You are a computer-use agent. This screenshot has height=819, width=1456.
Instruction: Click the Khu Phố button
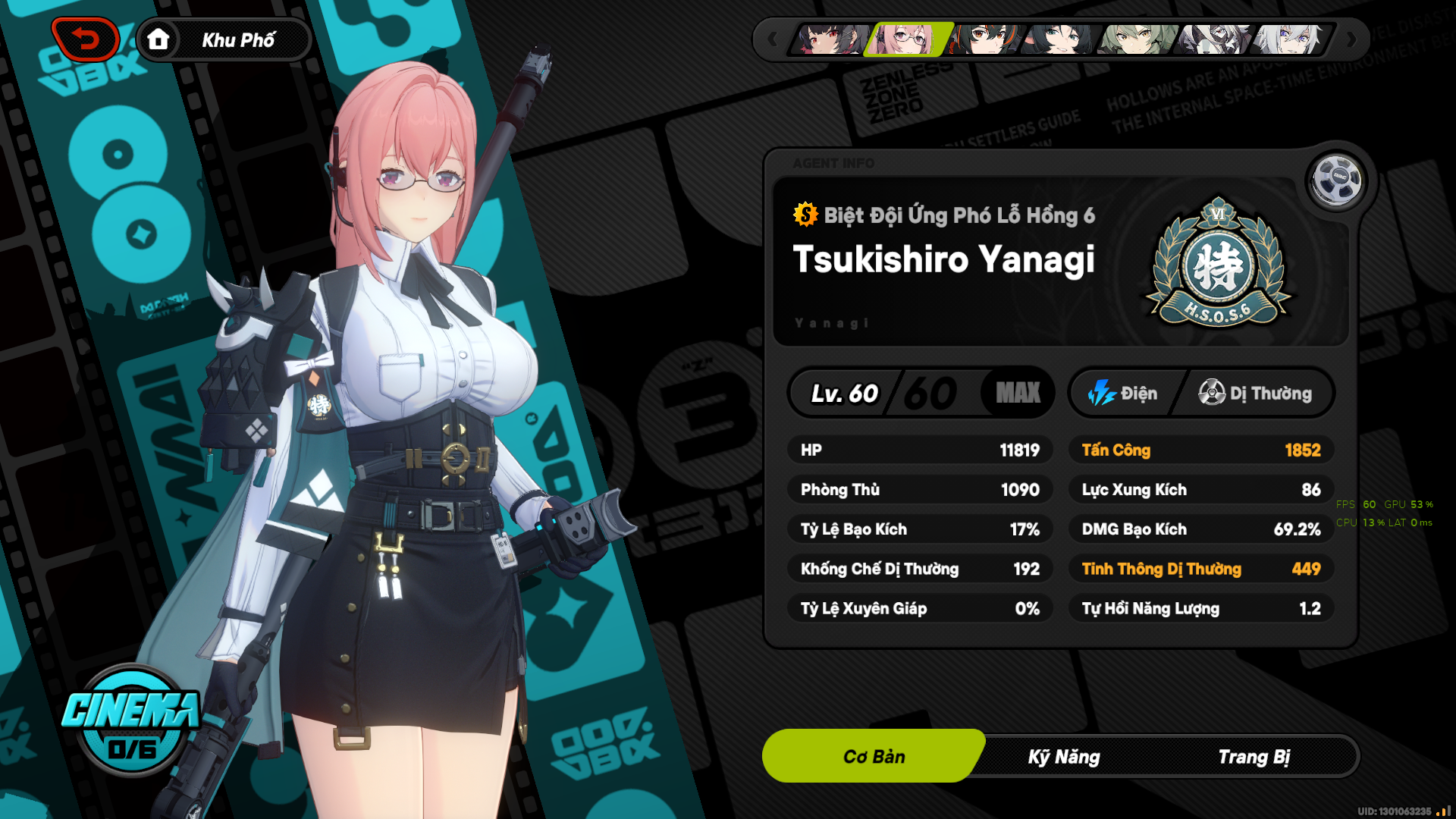point(238,39)
